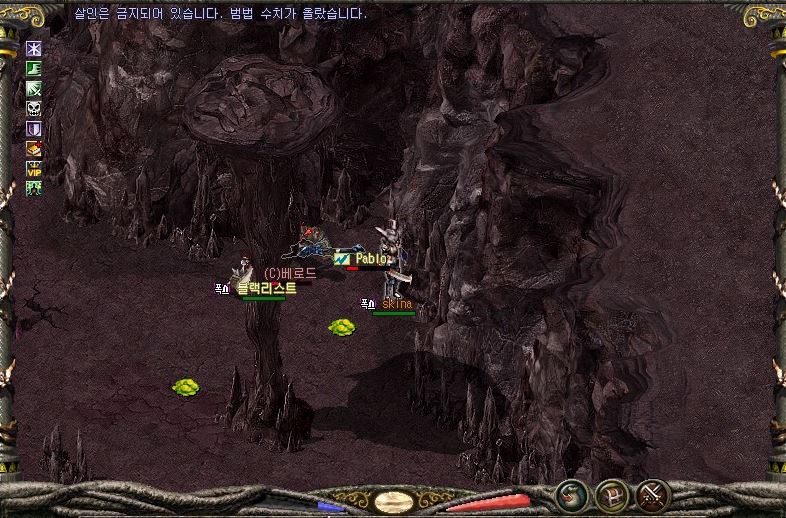Open the treasure chest inventory button
The image size is (786, 518).
(x=612, y=494)
